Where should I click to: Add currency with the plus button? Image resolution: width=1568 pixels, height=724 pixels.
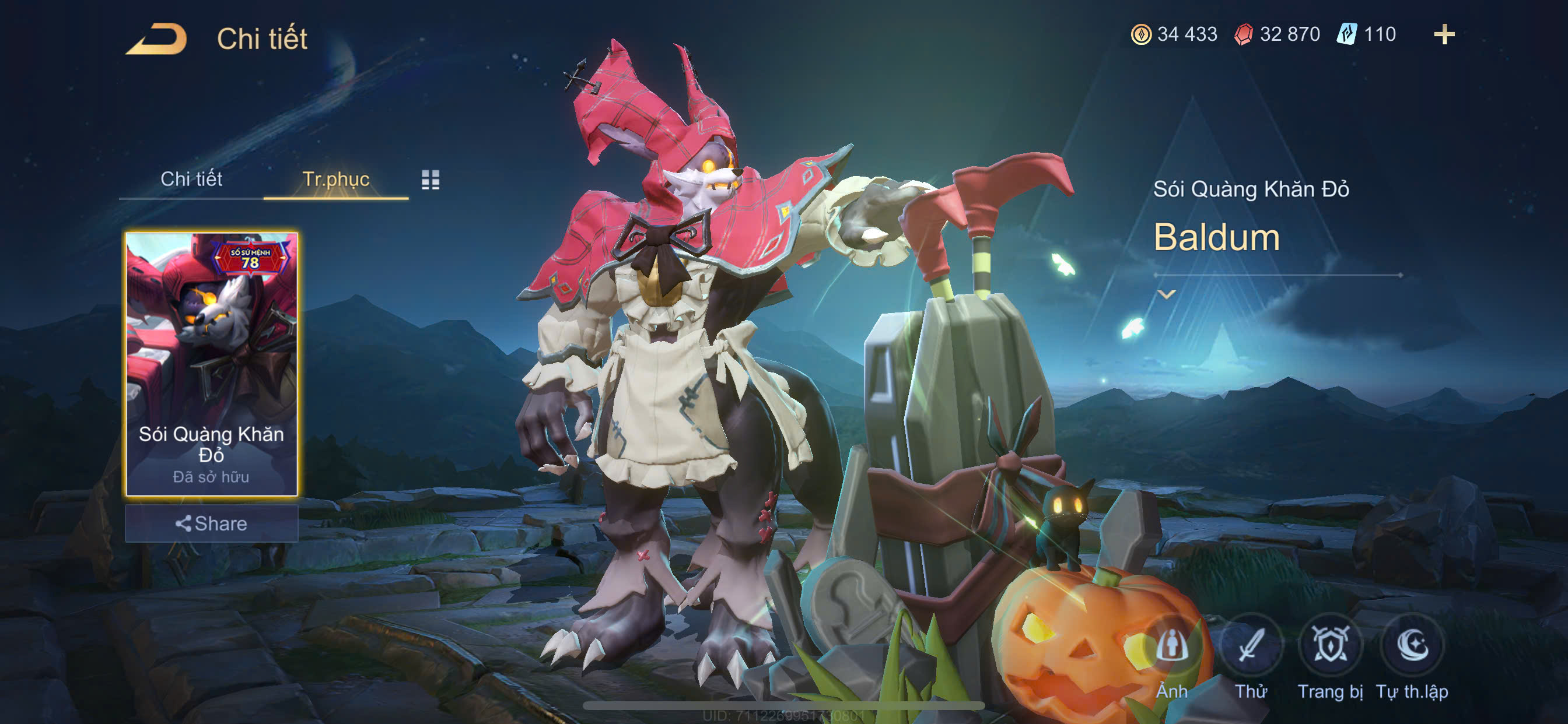click(1444, 34)
